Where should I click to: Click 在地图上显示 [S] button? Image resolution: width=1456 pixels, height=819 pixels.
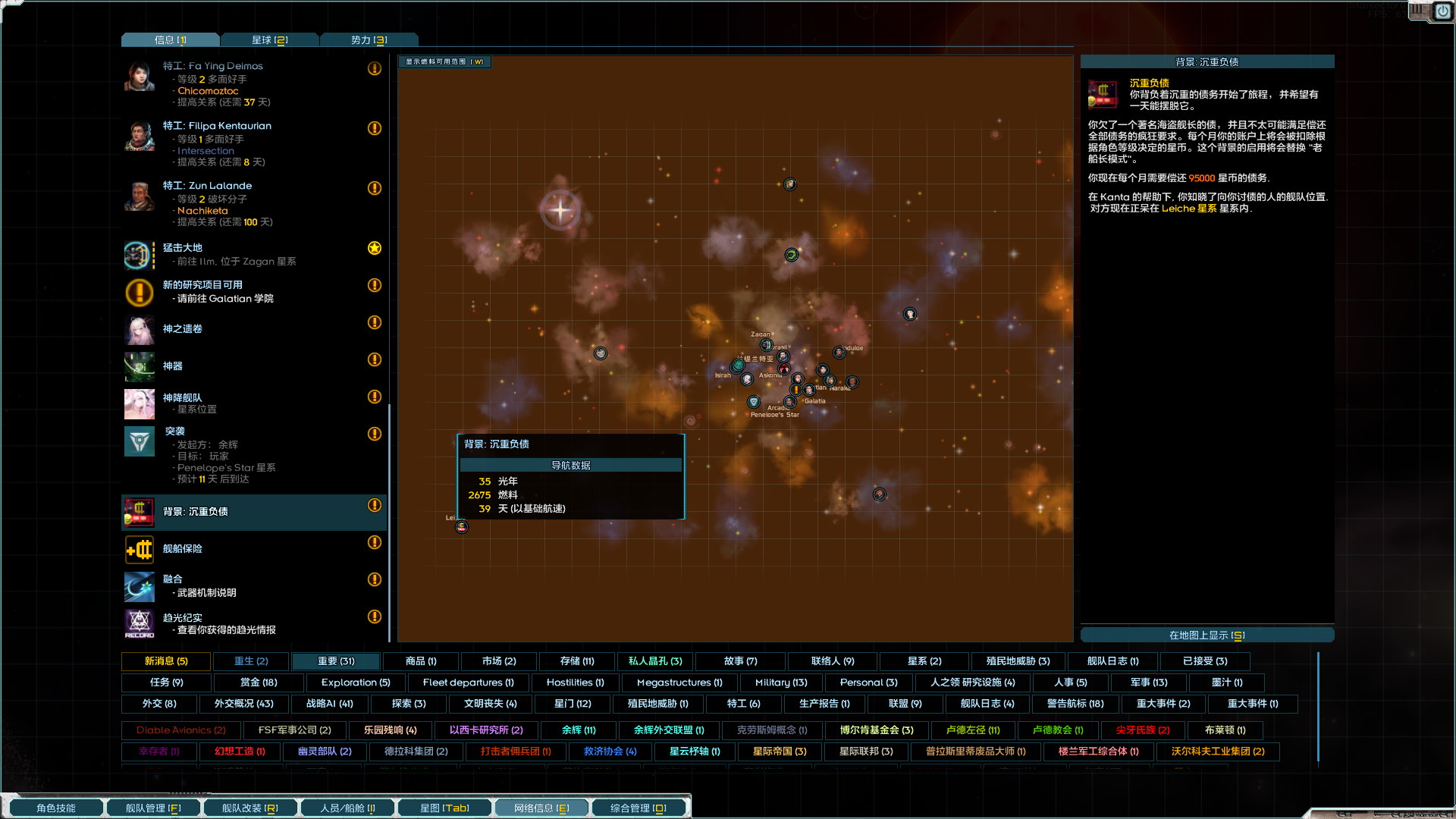tap(1207, 635)
